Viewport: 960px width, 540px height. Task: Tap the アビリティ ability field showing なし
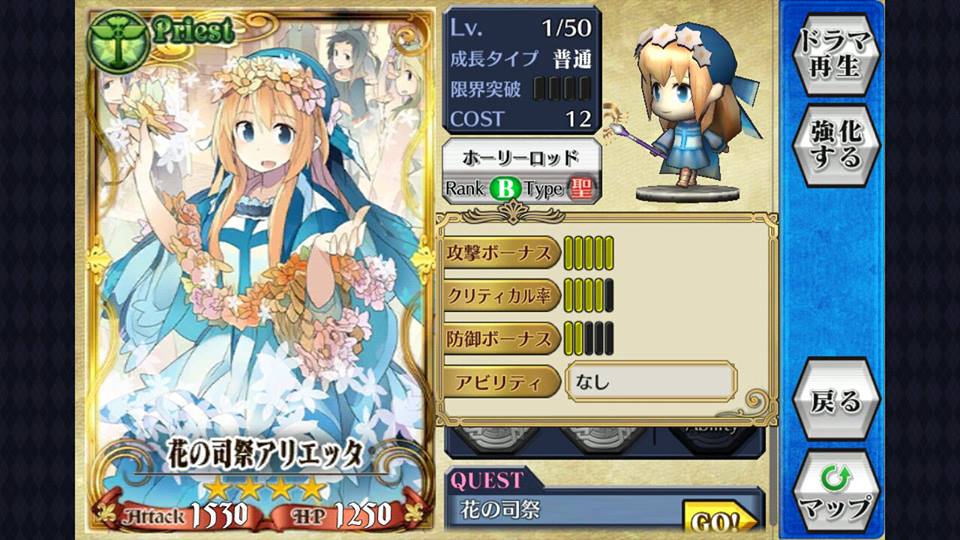tap(651, 381)
